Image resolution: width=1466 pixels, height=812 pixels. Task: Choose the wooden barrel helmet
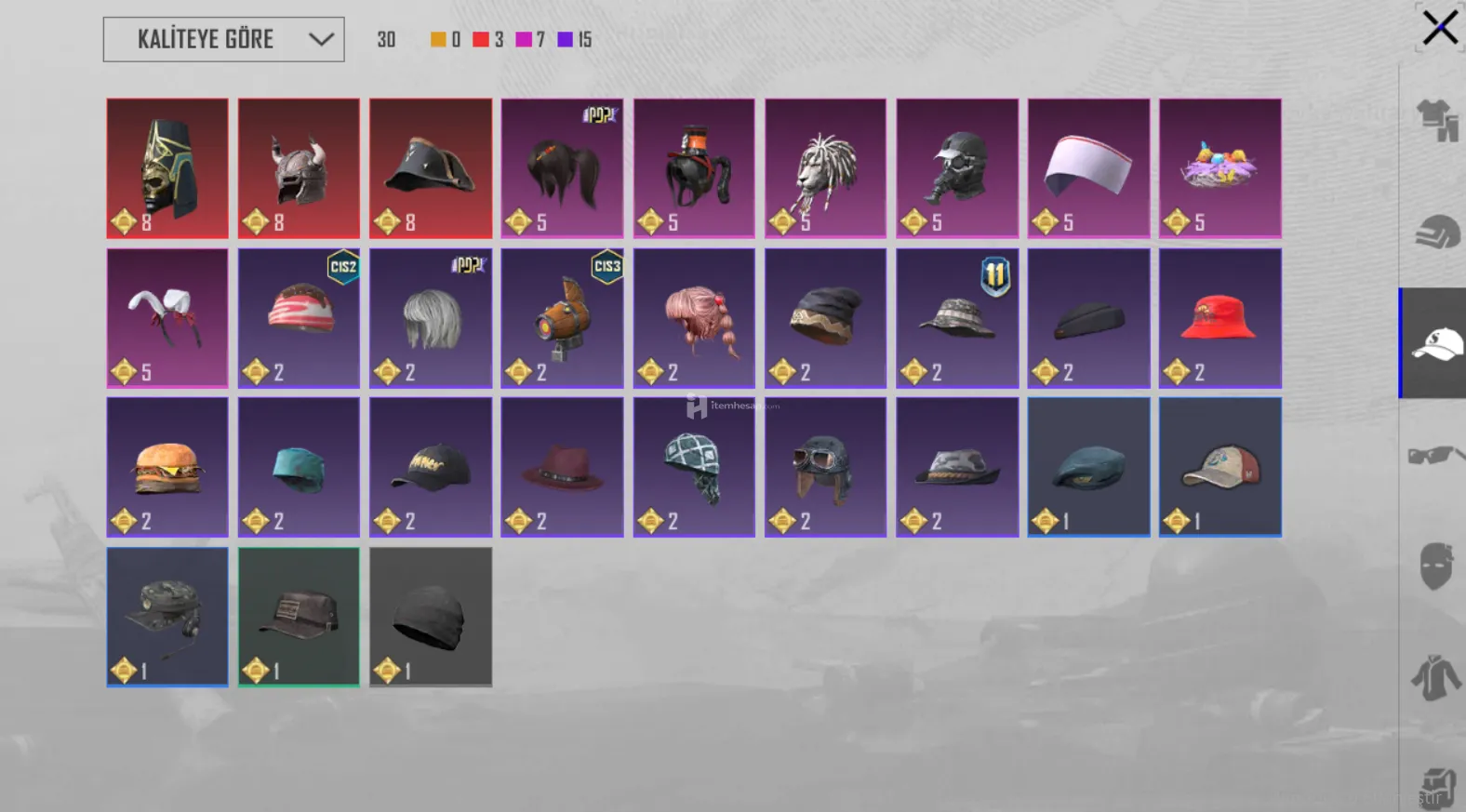point(562,318)
